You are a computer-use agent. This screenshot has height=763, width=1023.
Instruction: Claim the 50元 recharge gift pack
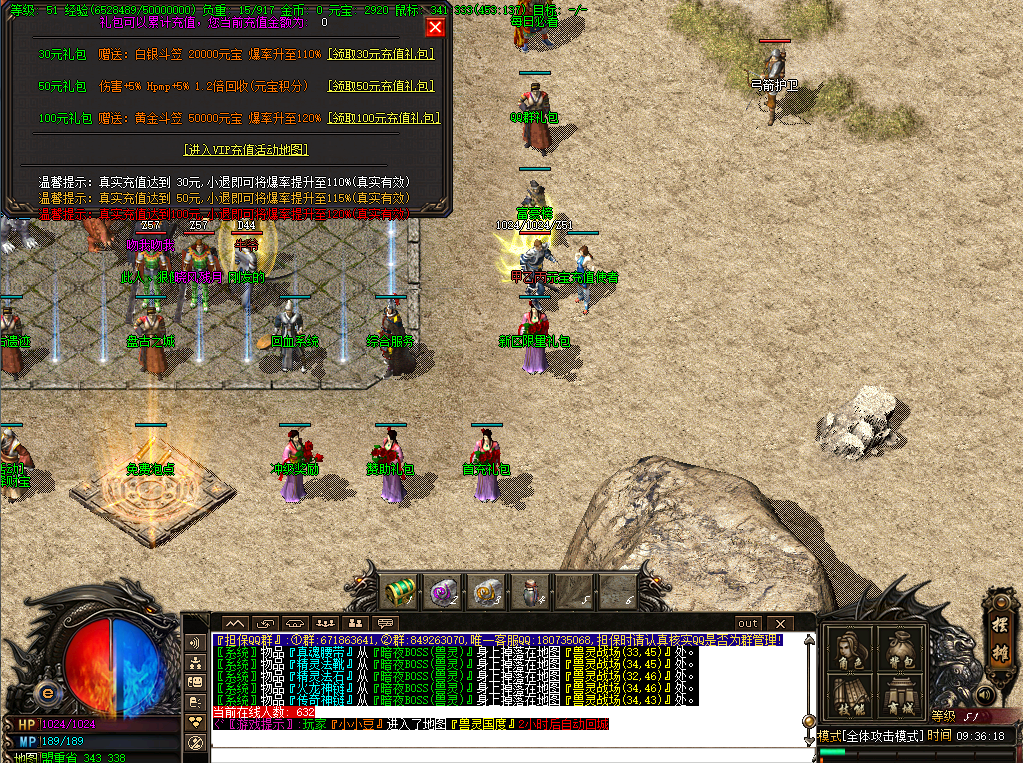click(x=381, y=87)
